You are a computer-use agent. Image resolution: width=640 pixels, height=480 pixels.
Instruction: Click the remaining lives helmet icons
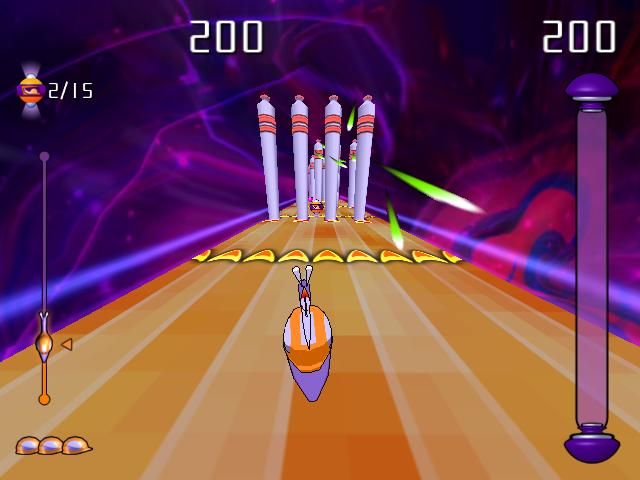click(x=53, y=445)
